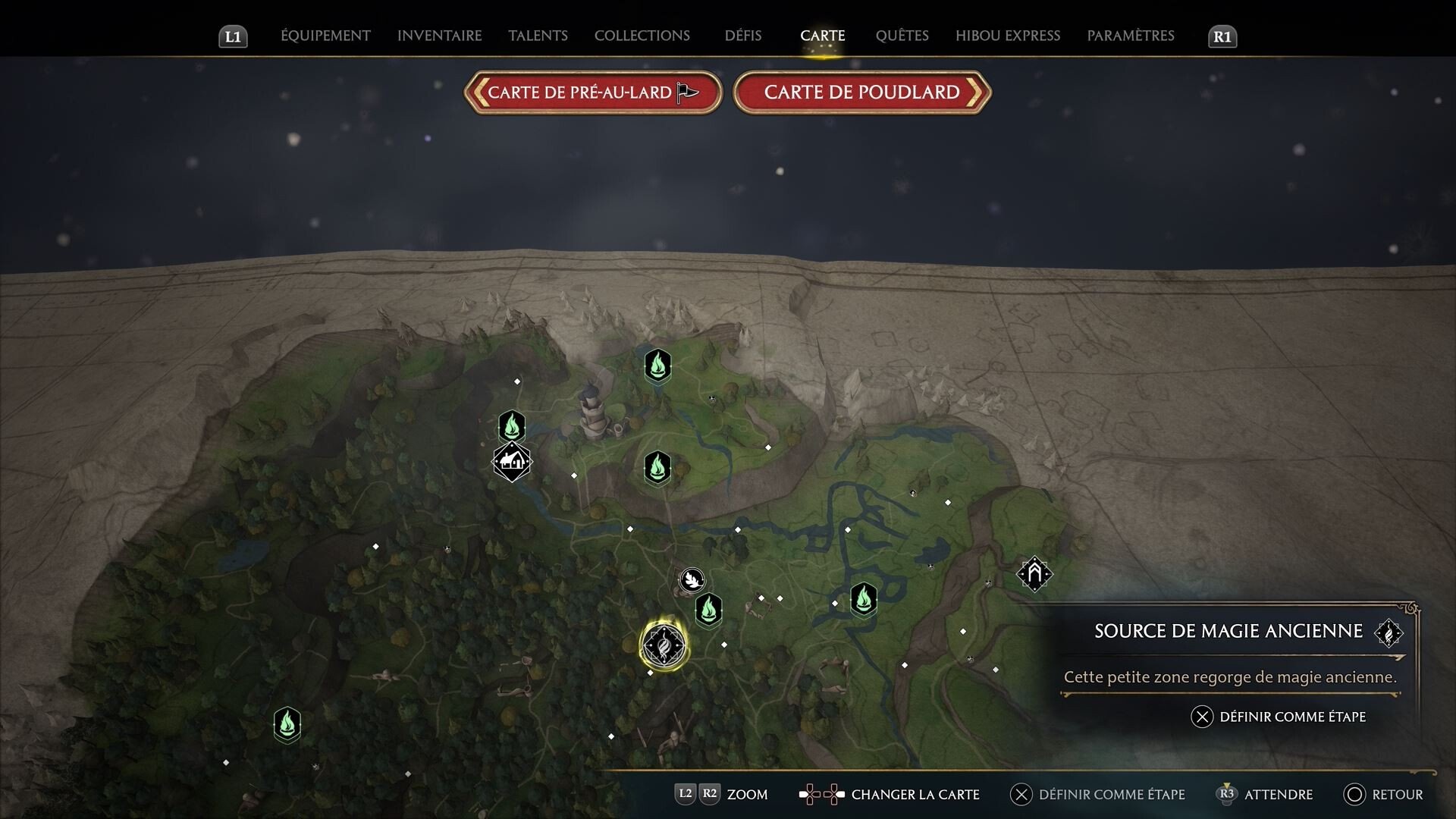This screenshot has width=1456, height=819.
Task: Click the D-pad icon next to Changer la carte
Action: click(x=823, y=795)
